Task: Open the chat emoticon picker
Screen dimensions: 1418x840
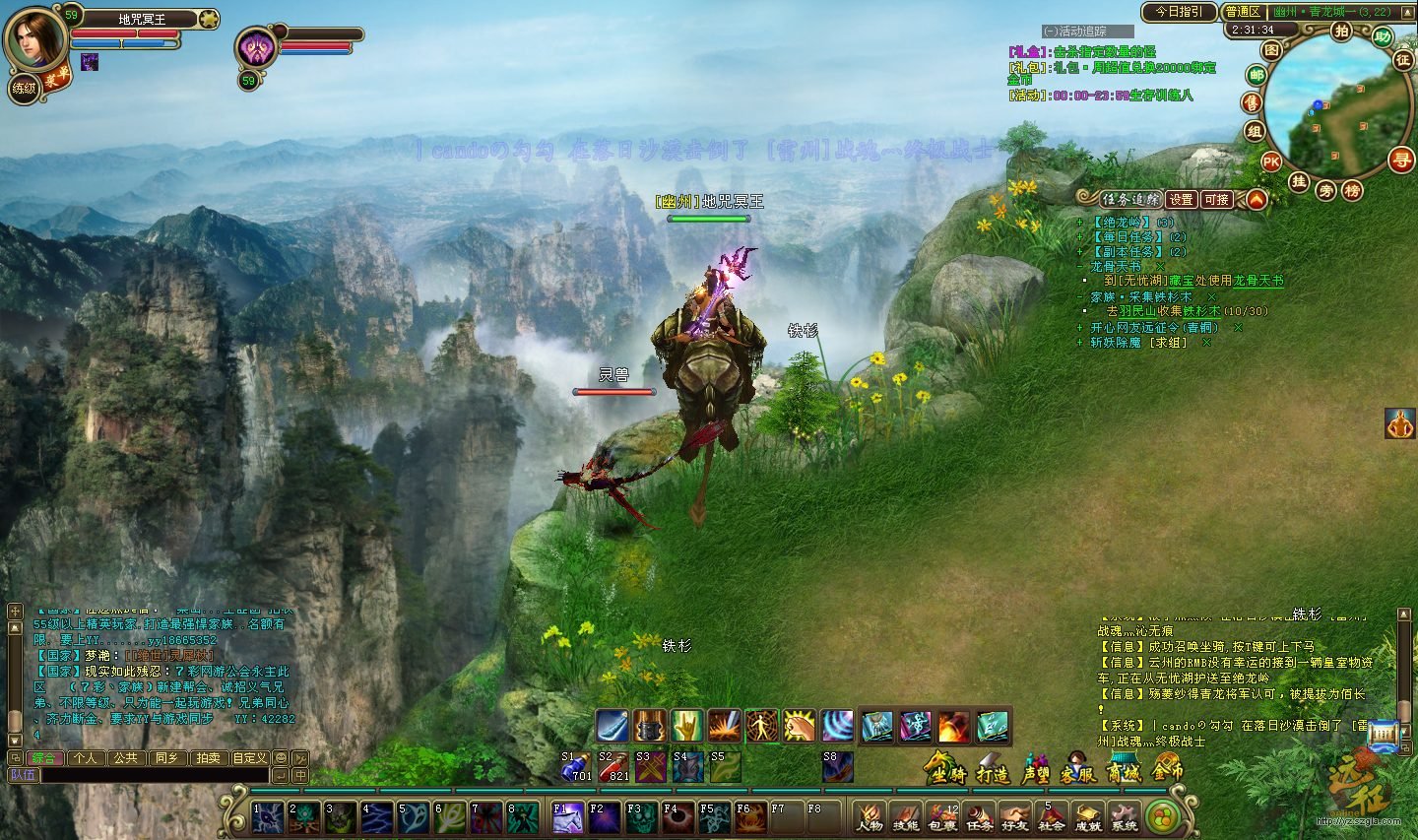Action: [x=281, y=758]
